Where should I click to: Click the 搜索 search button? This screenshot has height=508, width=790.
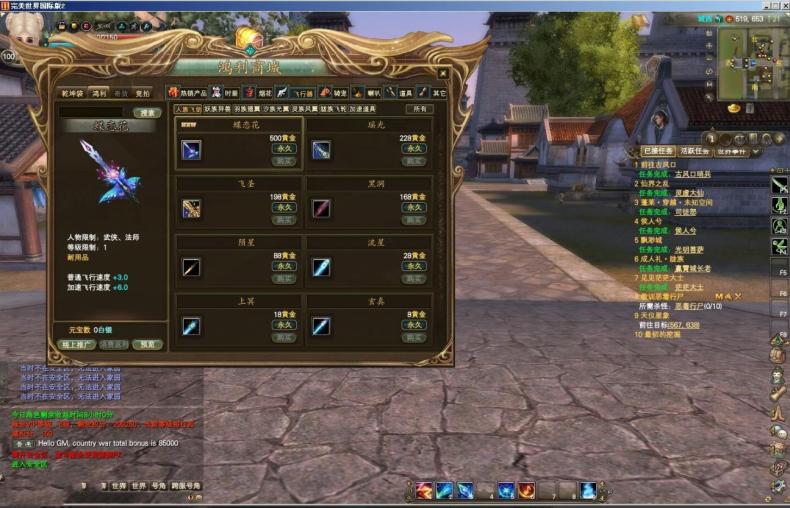147,113
